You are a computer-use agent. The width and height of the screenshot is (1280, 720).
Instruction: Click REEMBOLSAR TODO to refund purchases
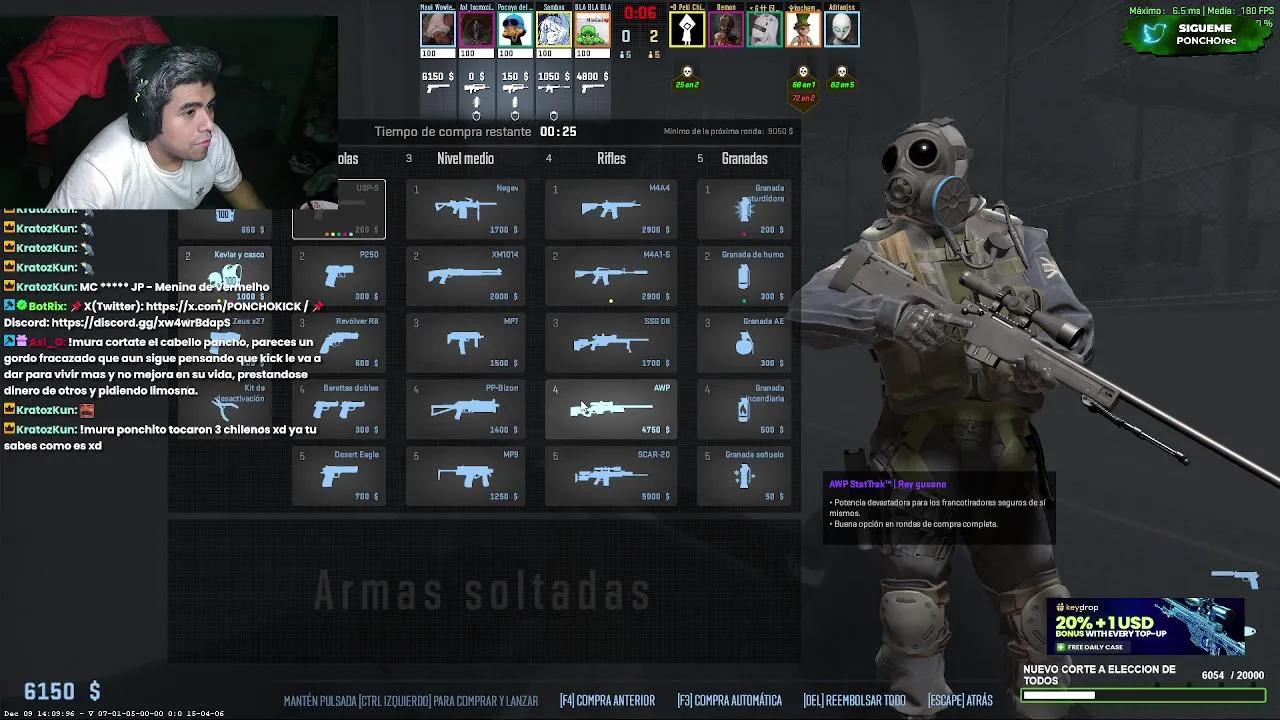(855, 700)
